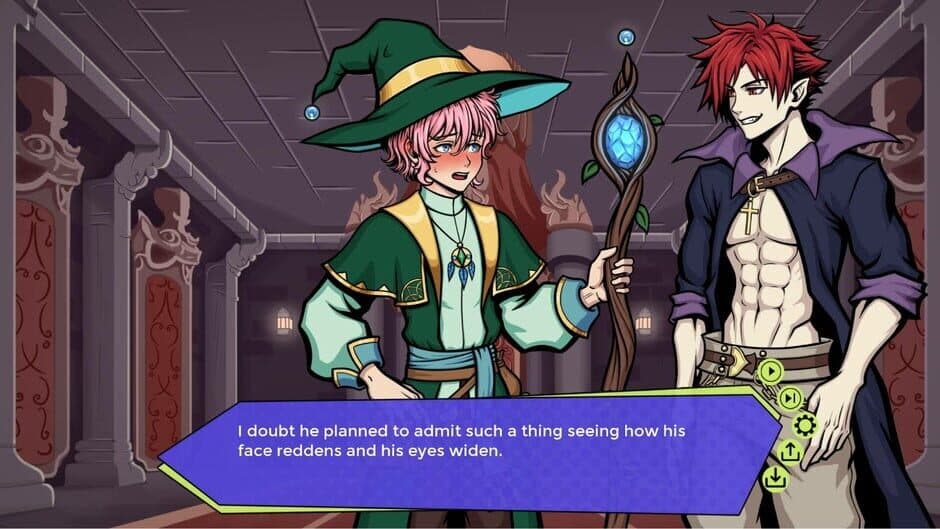Skip ahead with the fast-forward icon
940x529 pixels.
[x=790, y=399]
